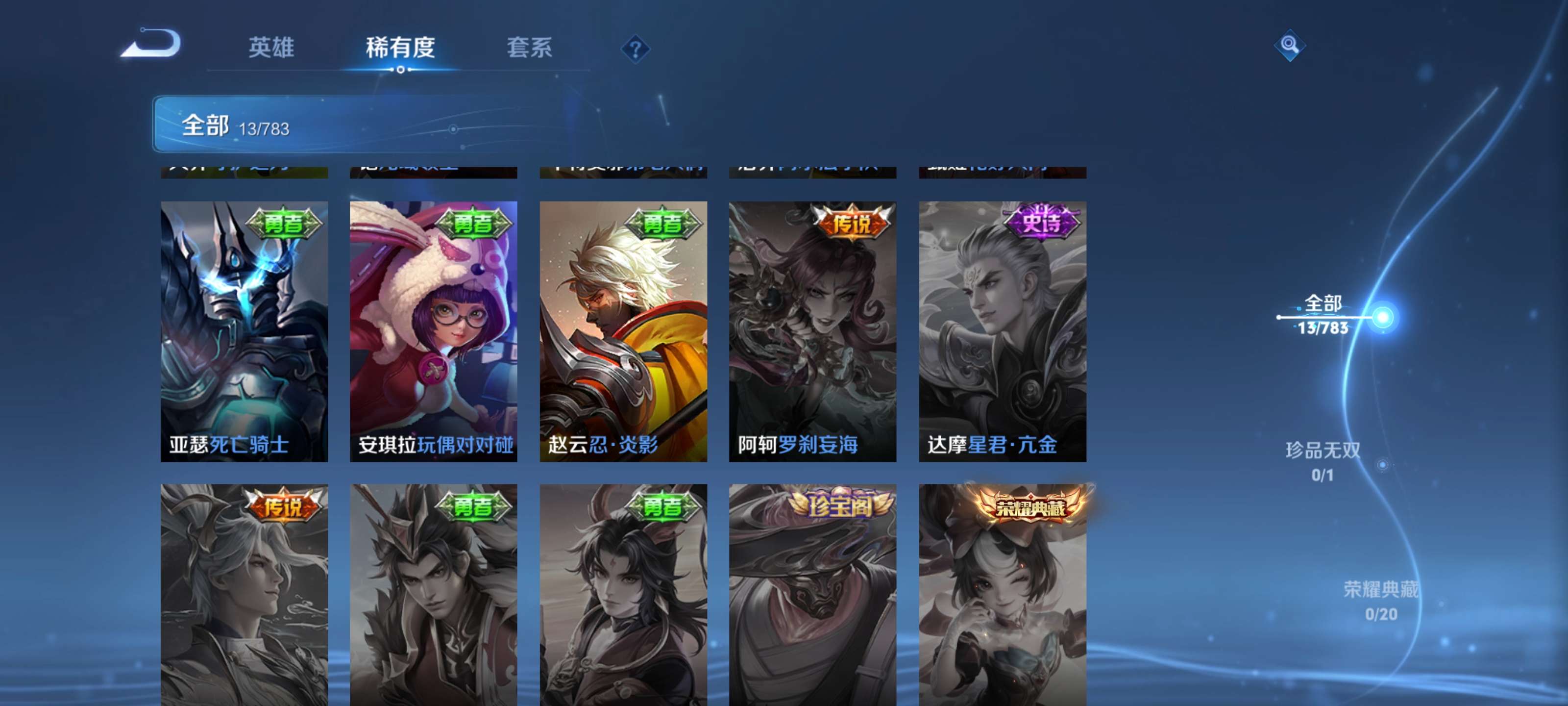The height and width of the screenshot is (706, 1568).
Task: Jump to 珍品无双 rarity filter
Action: pos(1322,461)
